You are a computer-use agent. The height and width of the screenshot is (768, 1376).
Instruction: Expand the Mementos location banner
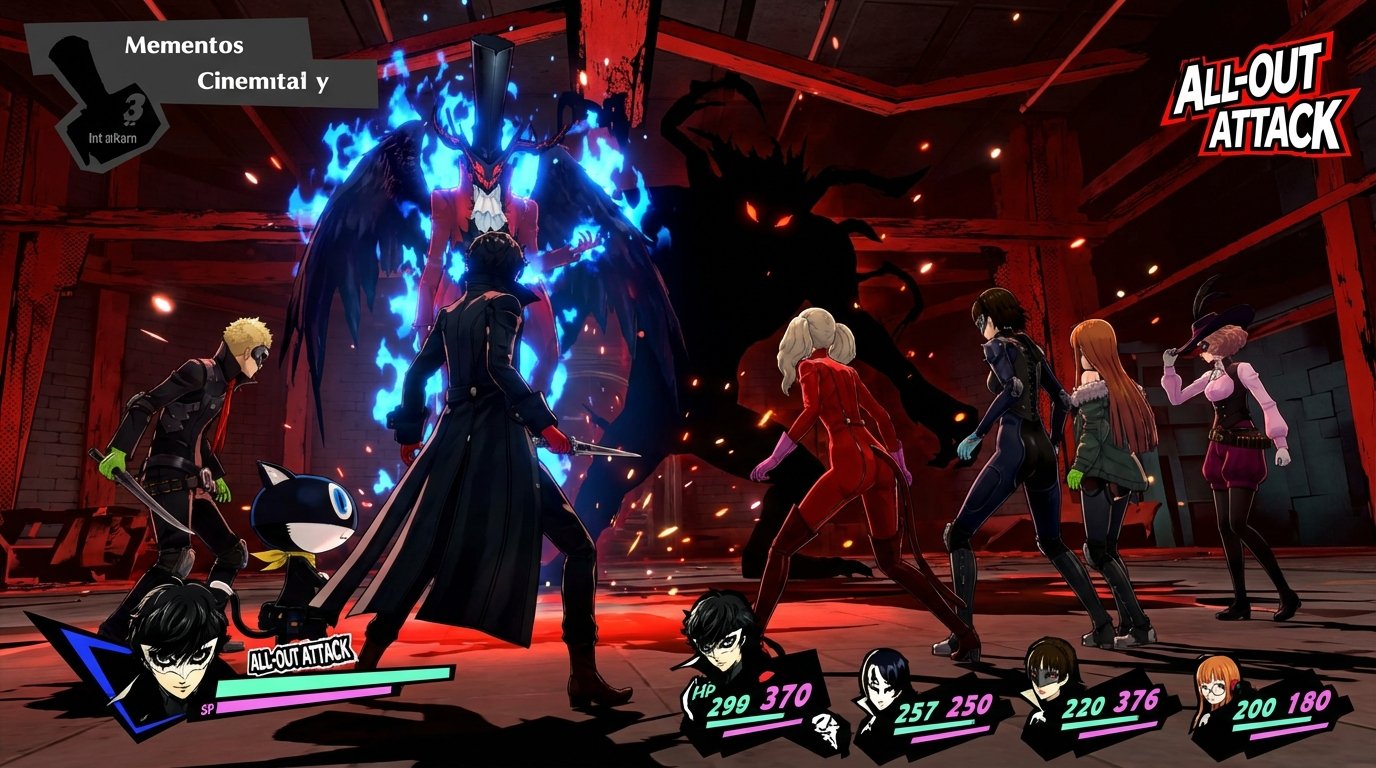click(185, 45)
